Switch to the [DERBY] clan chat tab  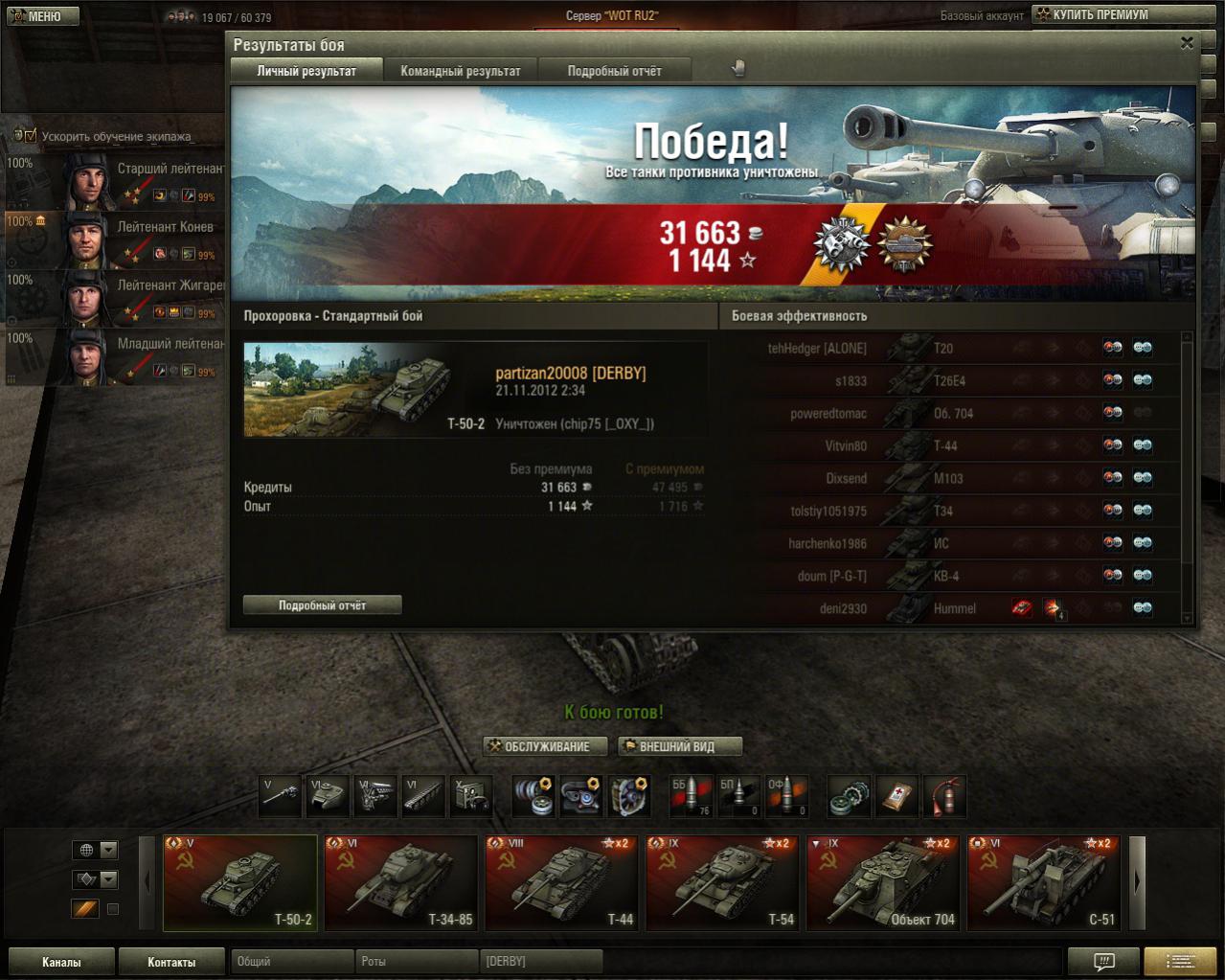541,961
